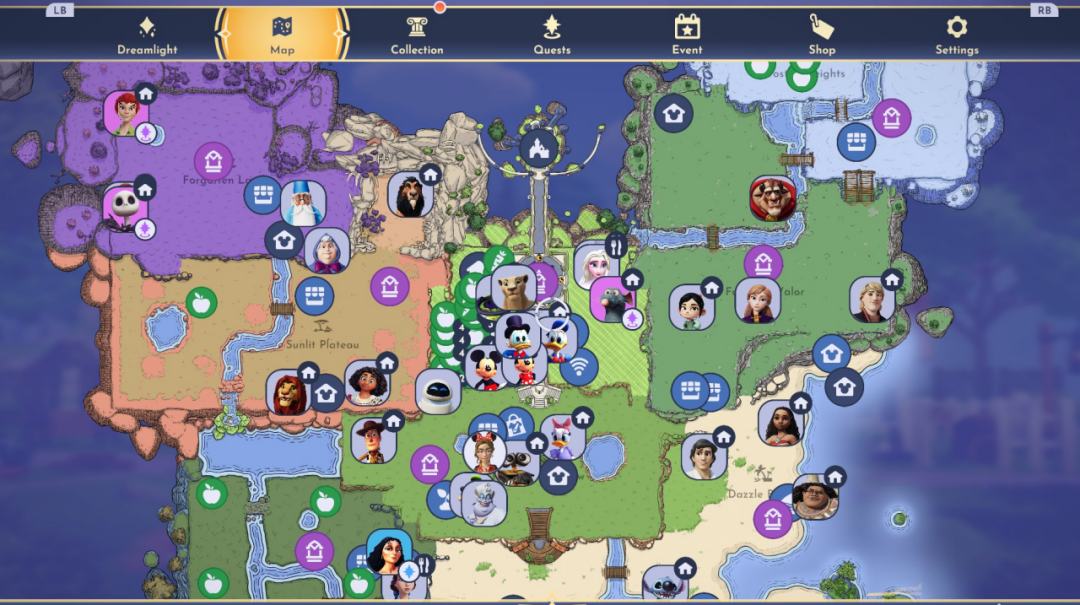Select the Map tab
The width and height of the screenshot is (1080, 605).
coord(282,35)
